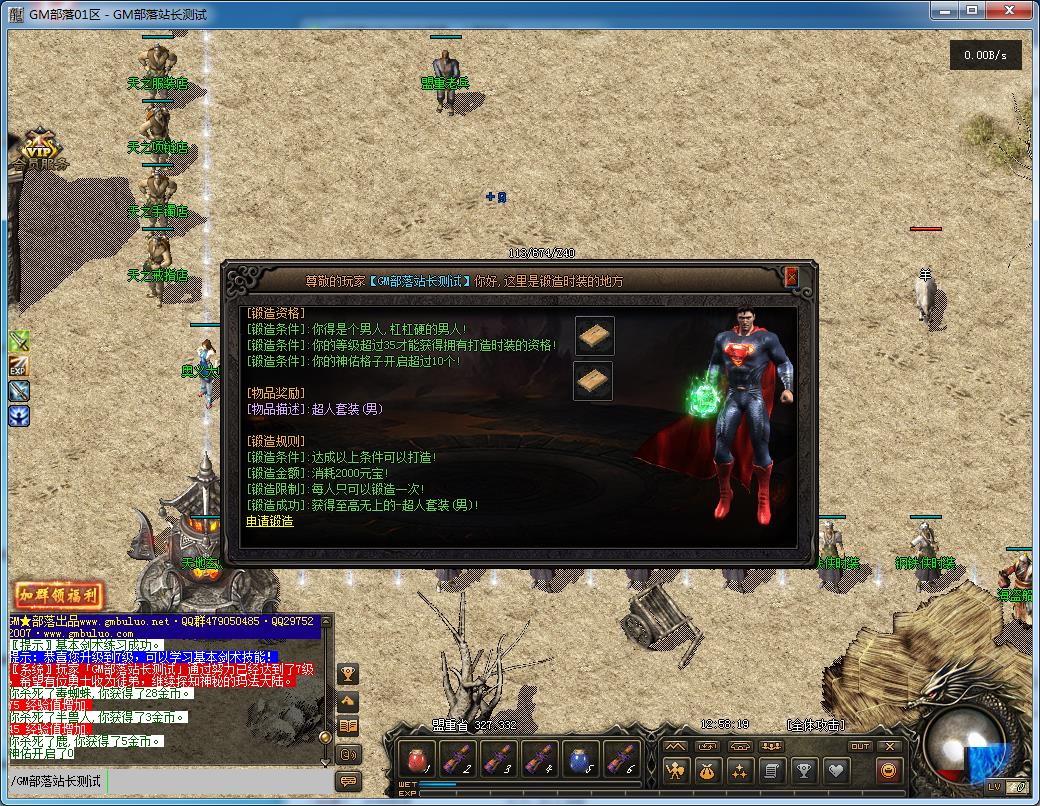Open the skills sparkle icon
The image size is (1040, 806).
point(739,771)
